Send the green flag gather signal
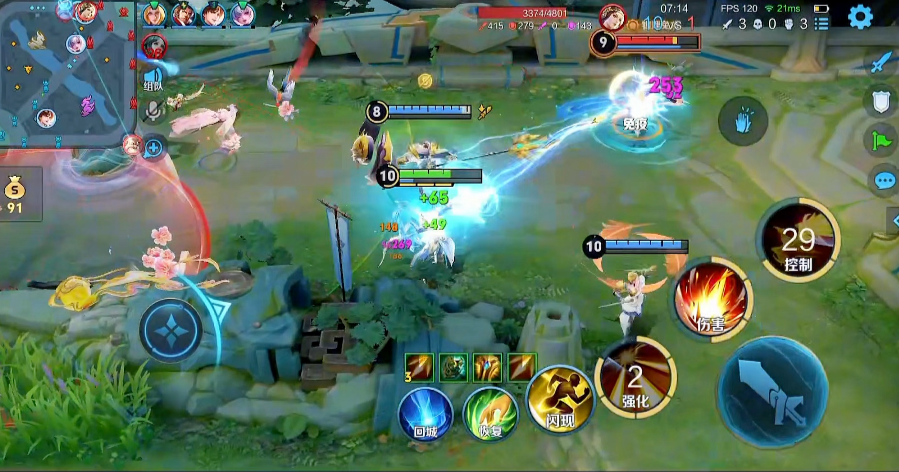899x472 pixels. (881, 140)
